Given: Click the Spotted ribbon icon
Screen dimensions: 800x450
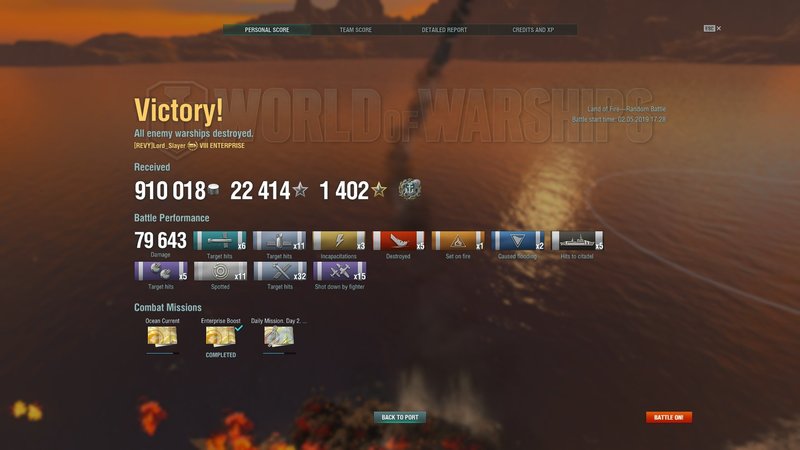Looking at the screenshot, I should pyautogui.click(x=220, y=271).
